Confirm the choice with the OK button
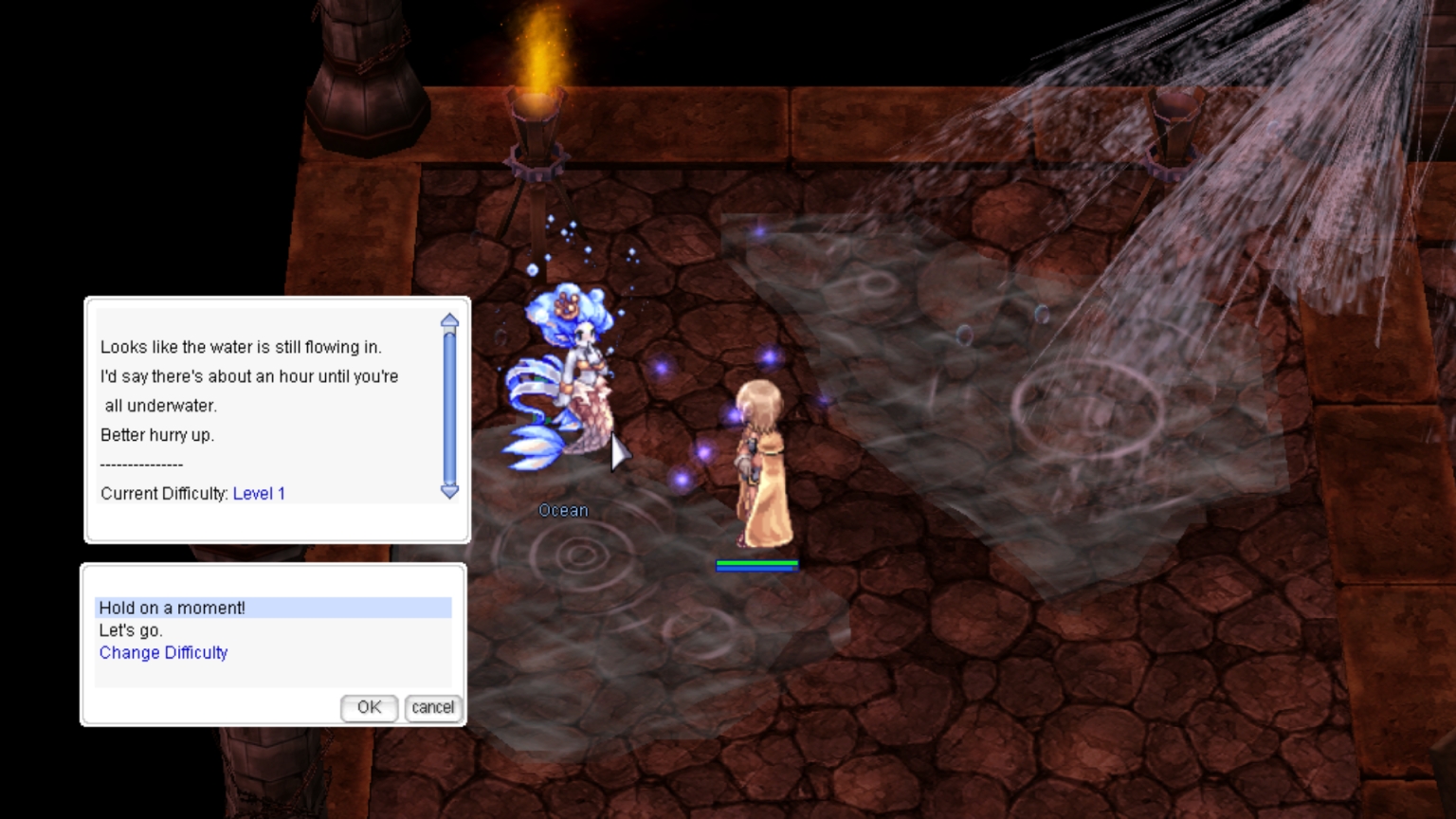 click(x=369, y=707)
